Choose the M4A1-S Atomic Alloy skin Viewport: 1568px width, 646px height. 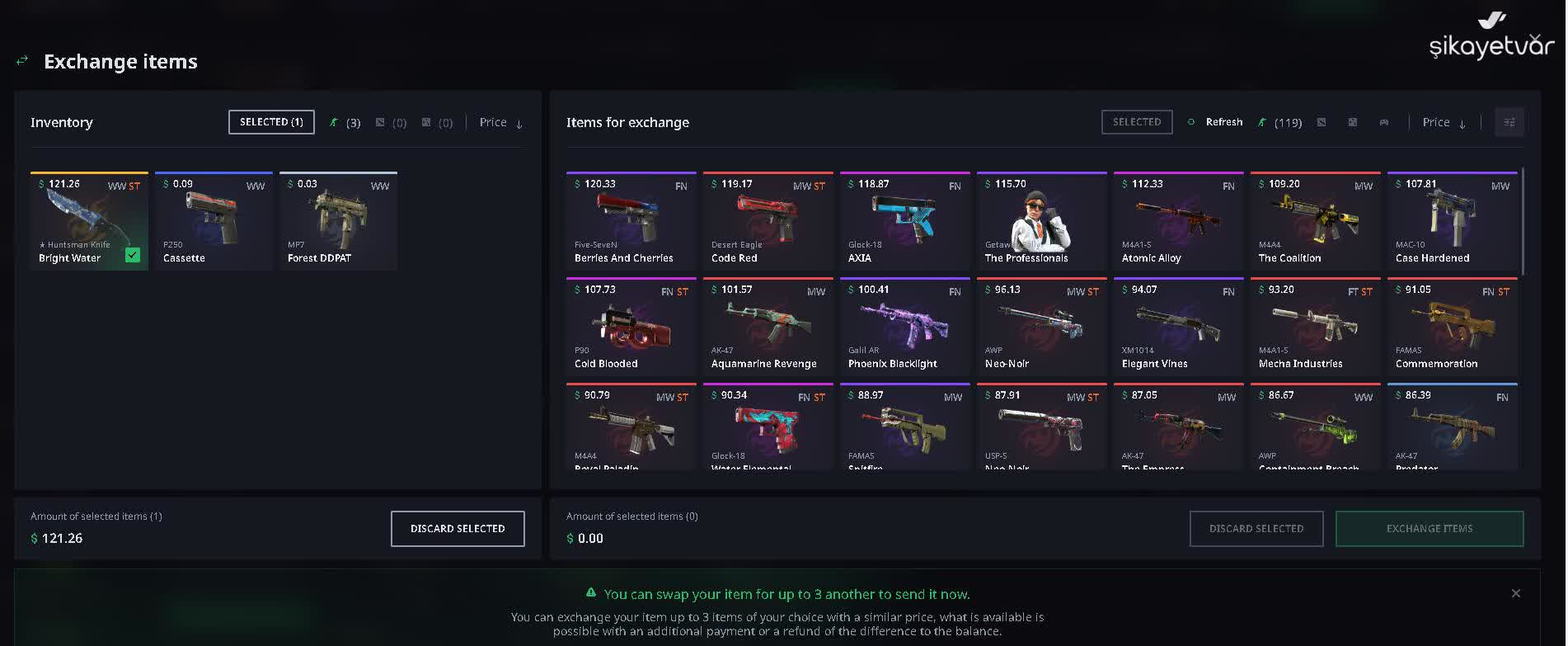[1178, 221]
